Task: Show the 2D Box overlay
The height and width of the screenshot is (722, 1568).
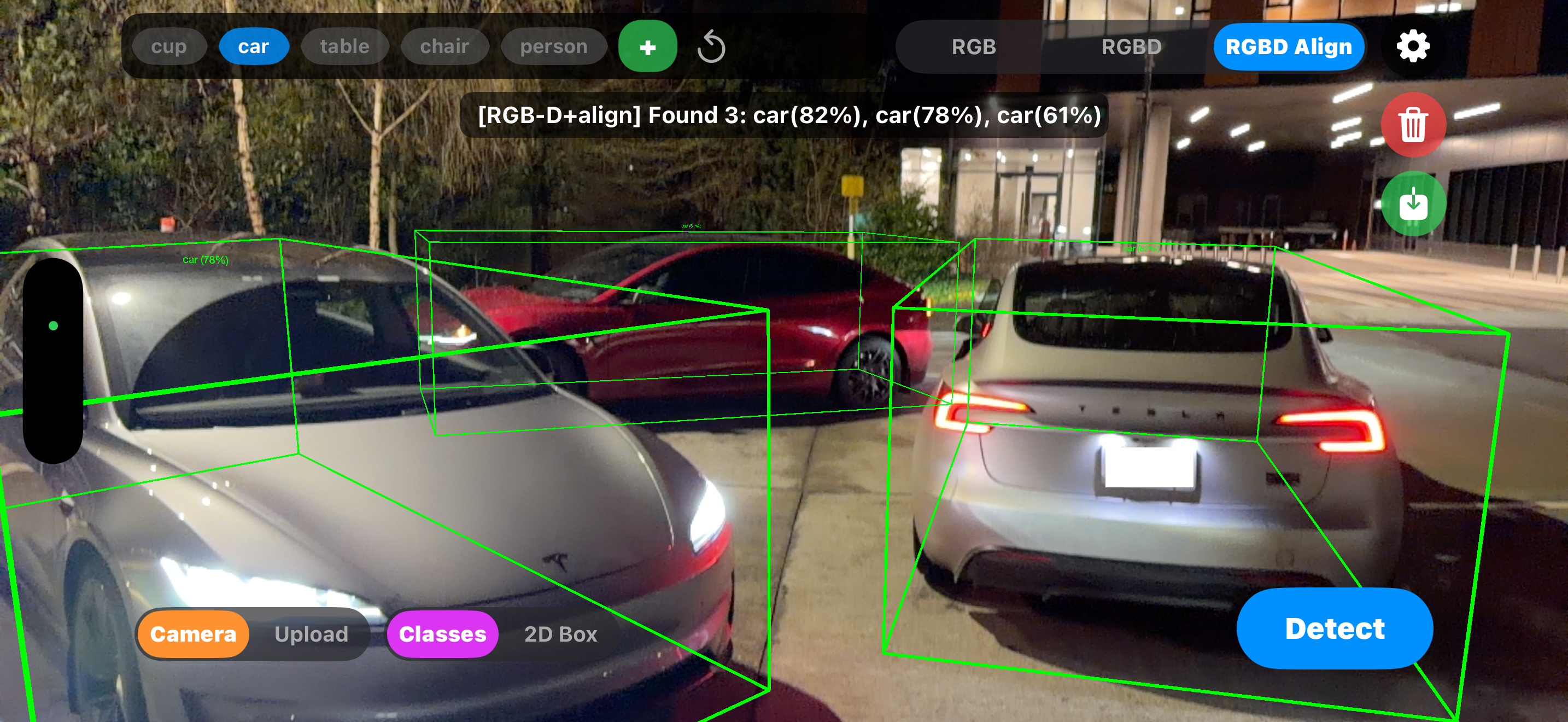Action: pos(559,634)
